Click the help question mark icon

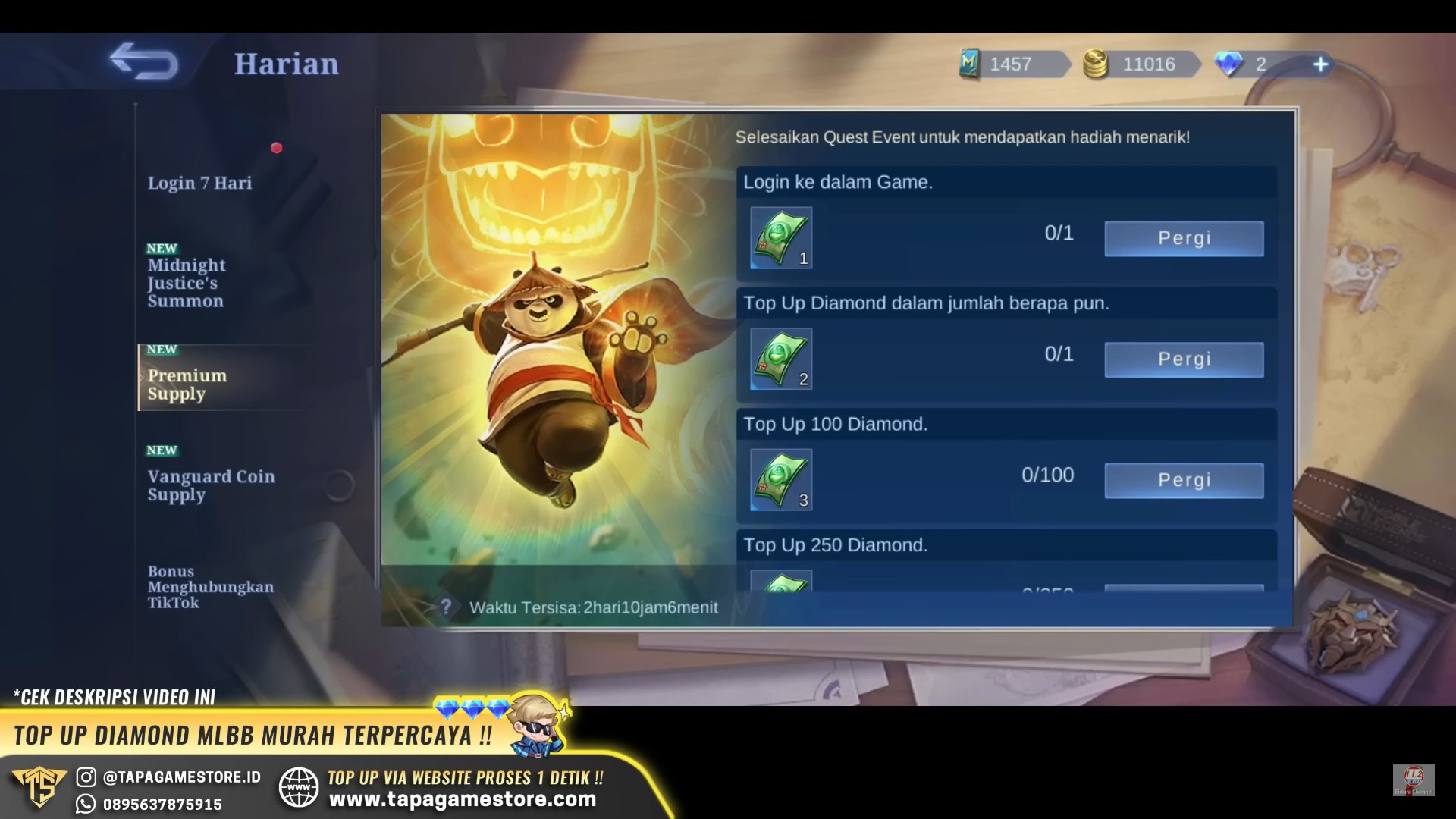click(447, 607)
